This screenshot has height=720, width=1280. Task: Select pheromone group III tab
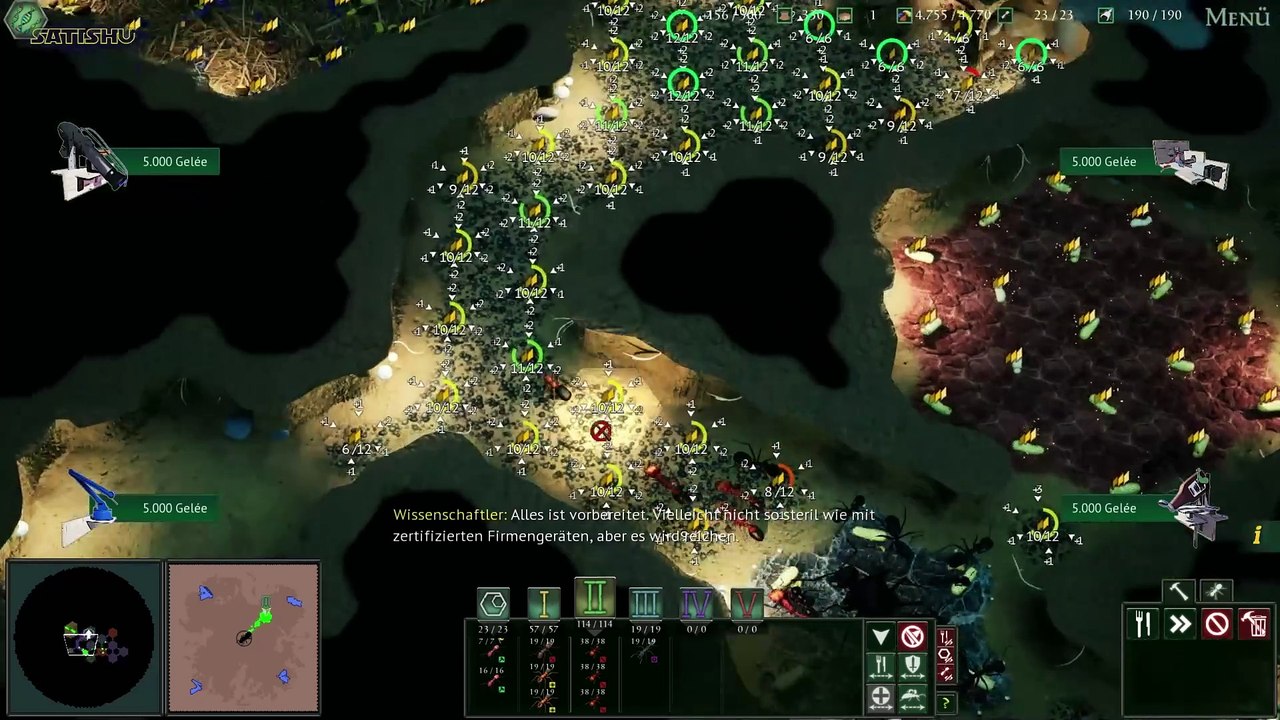click(645, 603)
